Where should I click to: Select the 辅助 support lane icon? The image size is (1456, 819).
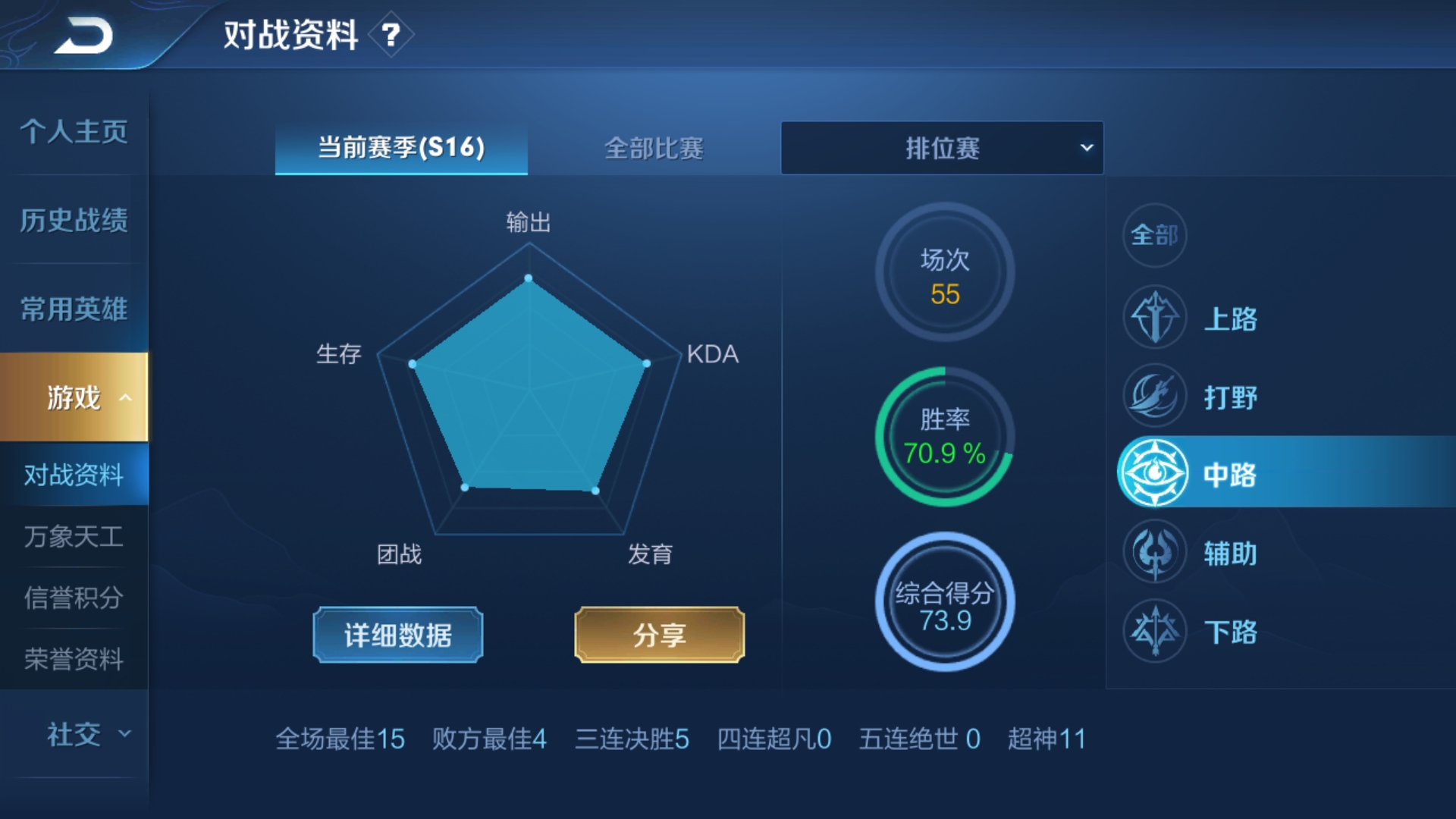1154,552
